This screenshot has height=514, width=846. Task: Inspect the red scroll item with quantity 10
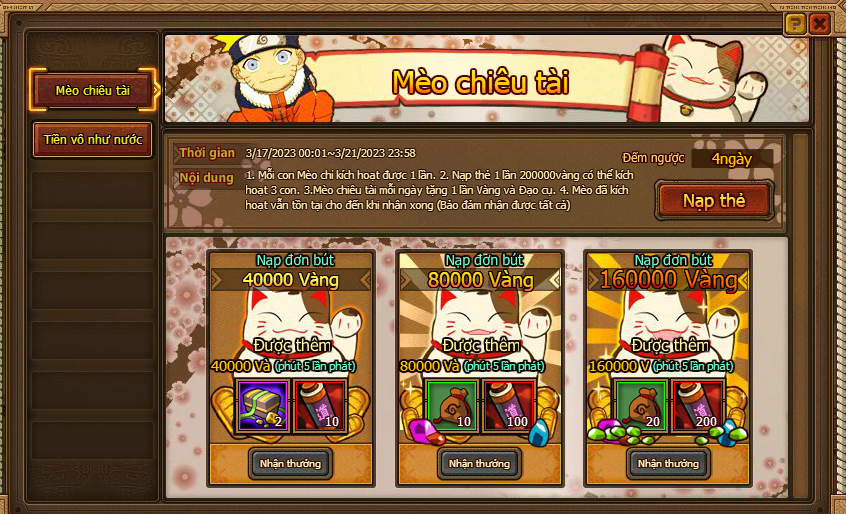pyautogui.click(x=321, y=405)
